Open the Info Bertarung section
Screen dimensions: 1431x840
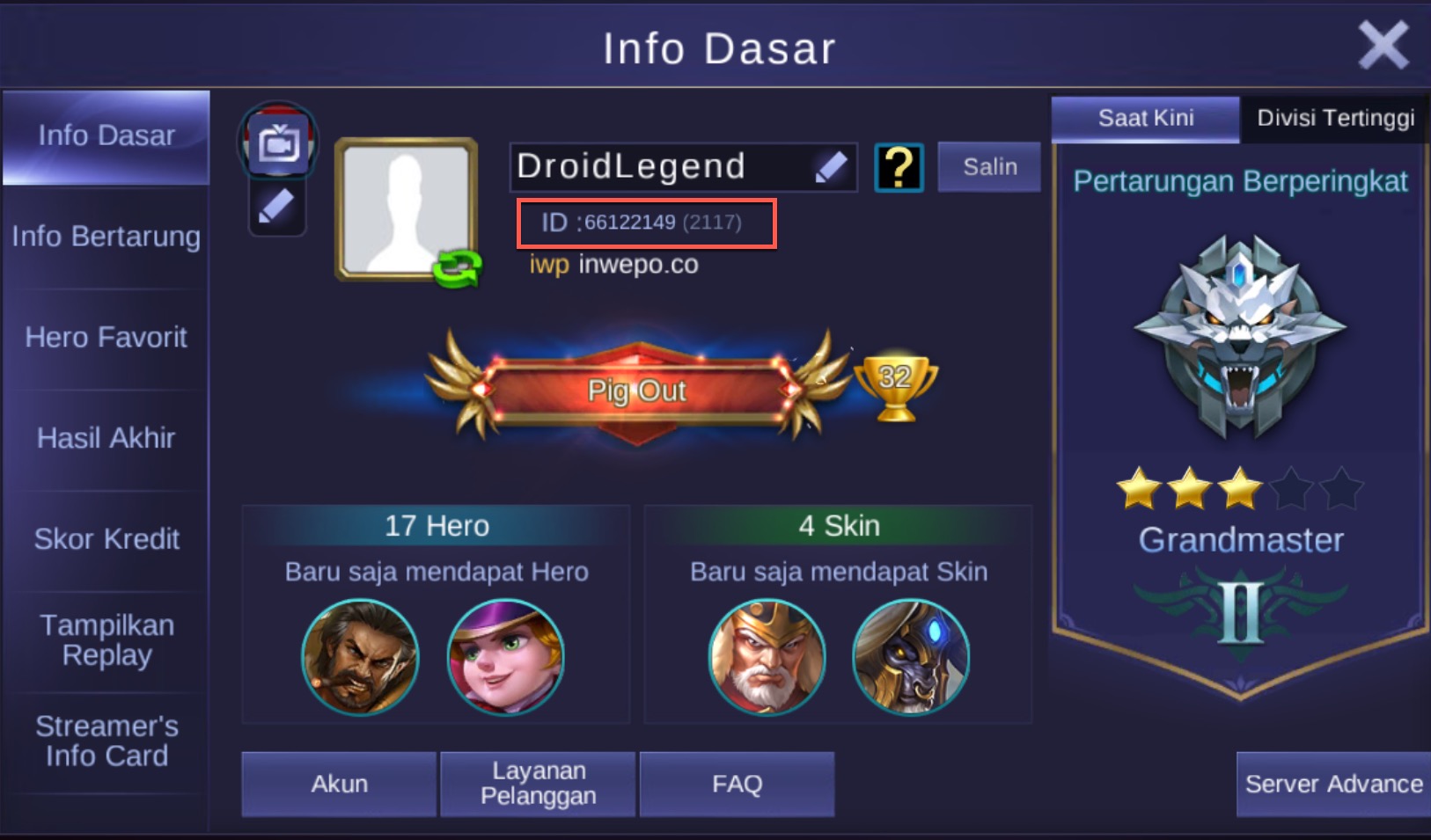click(x=106, y=237)
